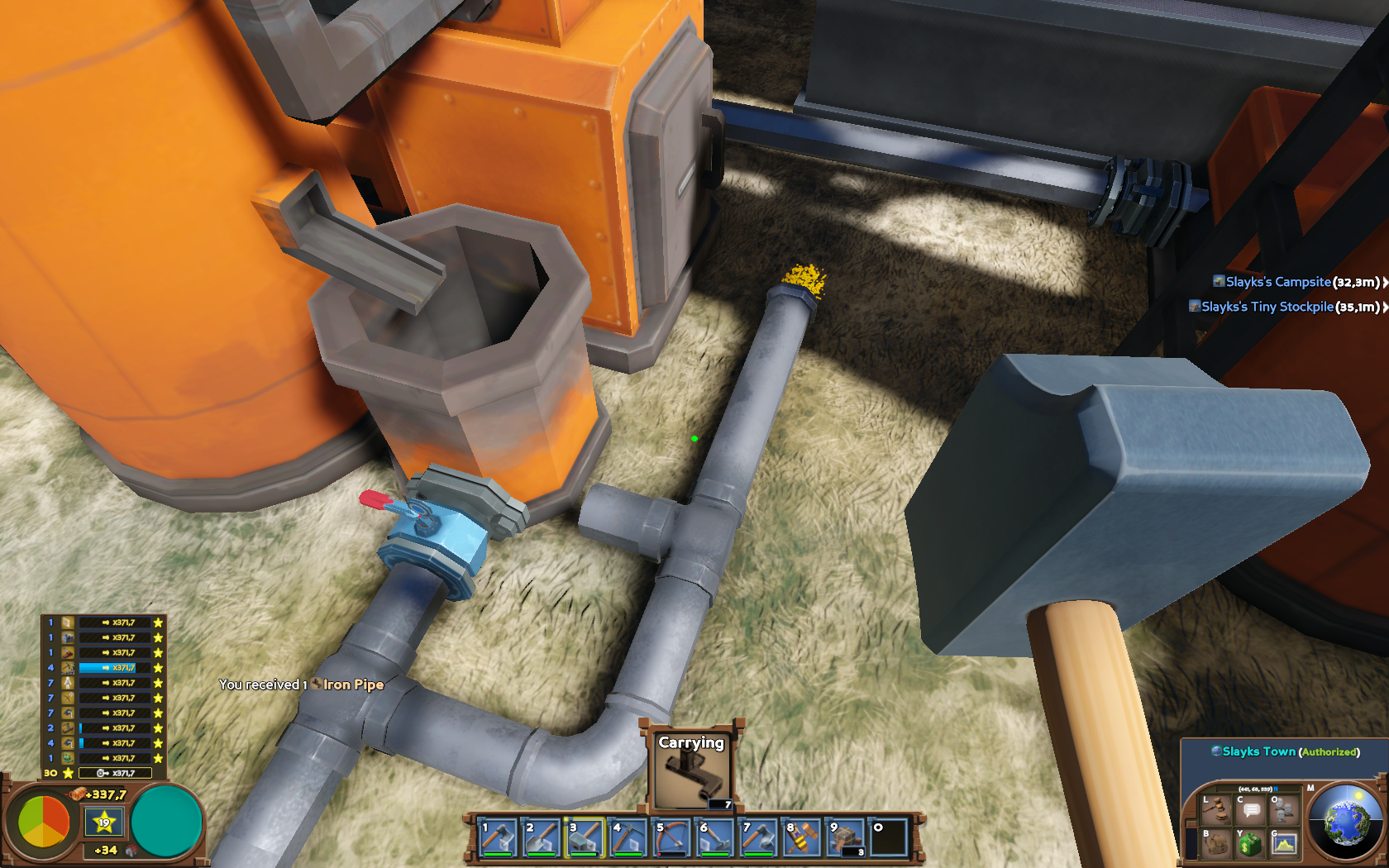Open the world globe minimap
The height and width of the screenshot is (868, 1389).
point(1348,824)
